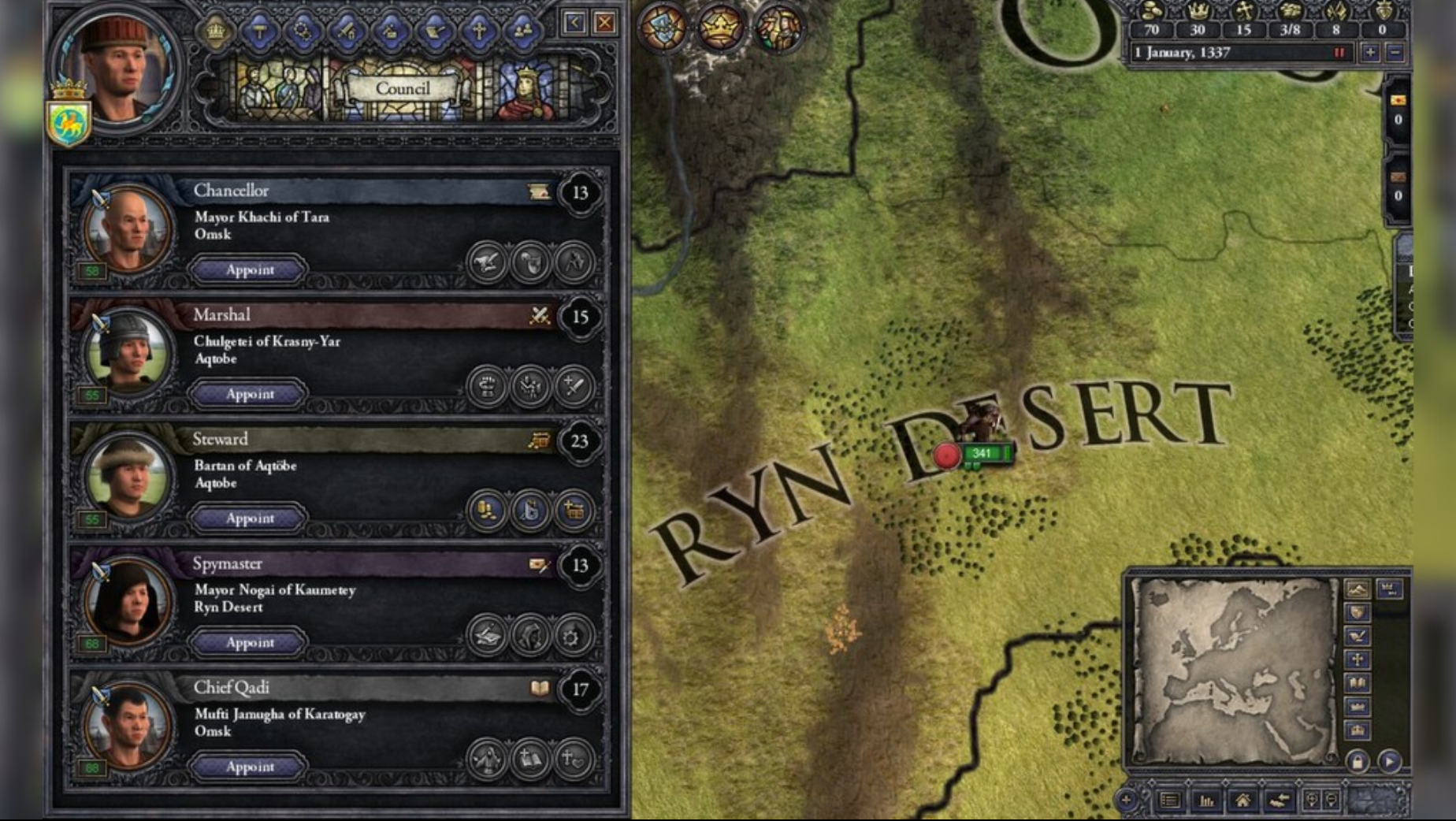This screenshot has height=821, width=1456.
Task: Appoint a new Chancellor
Action: click(248, 270)
